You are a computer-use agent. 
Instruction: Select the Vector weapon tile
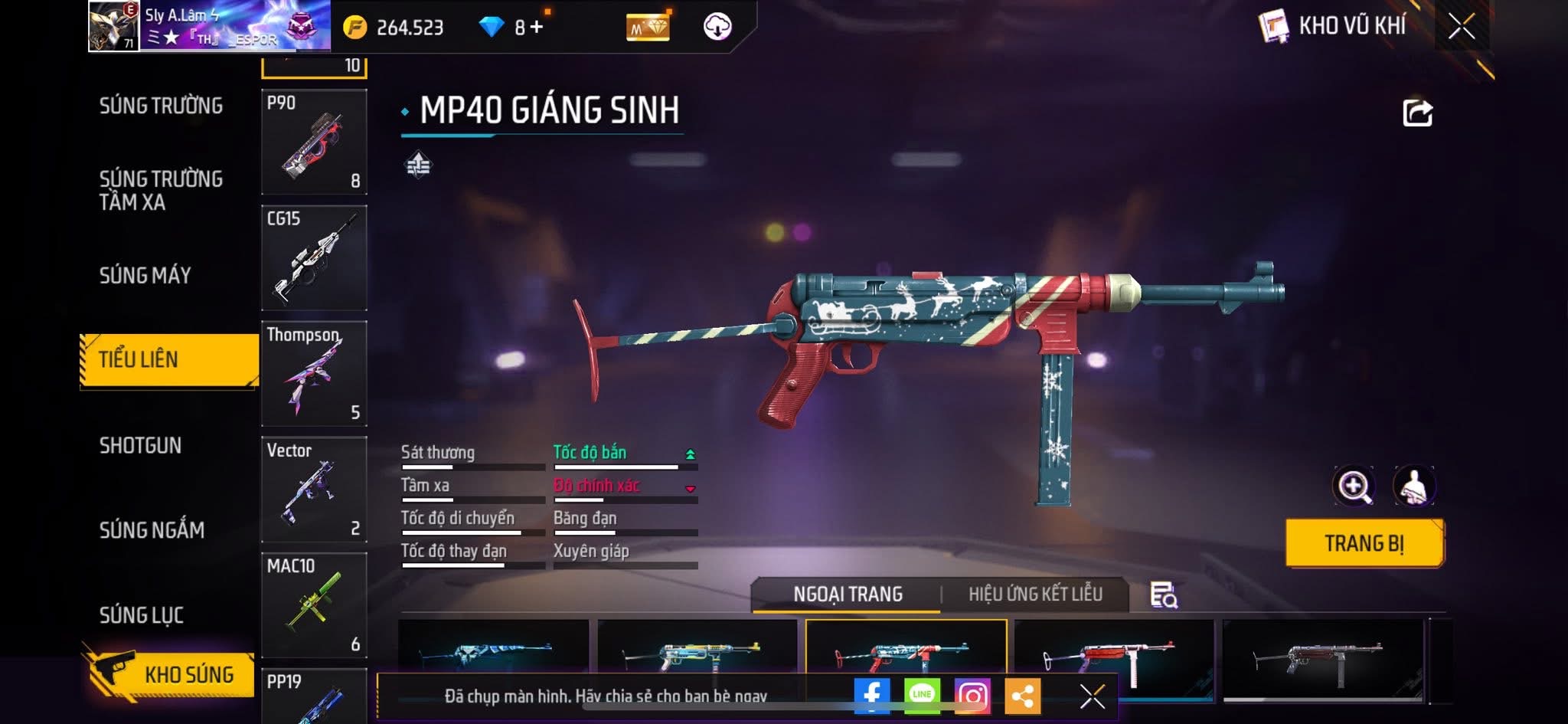pos(314,490)
